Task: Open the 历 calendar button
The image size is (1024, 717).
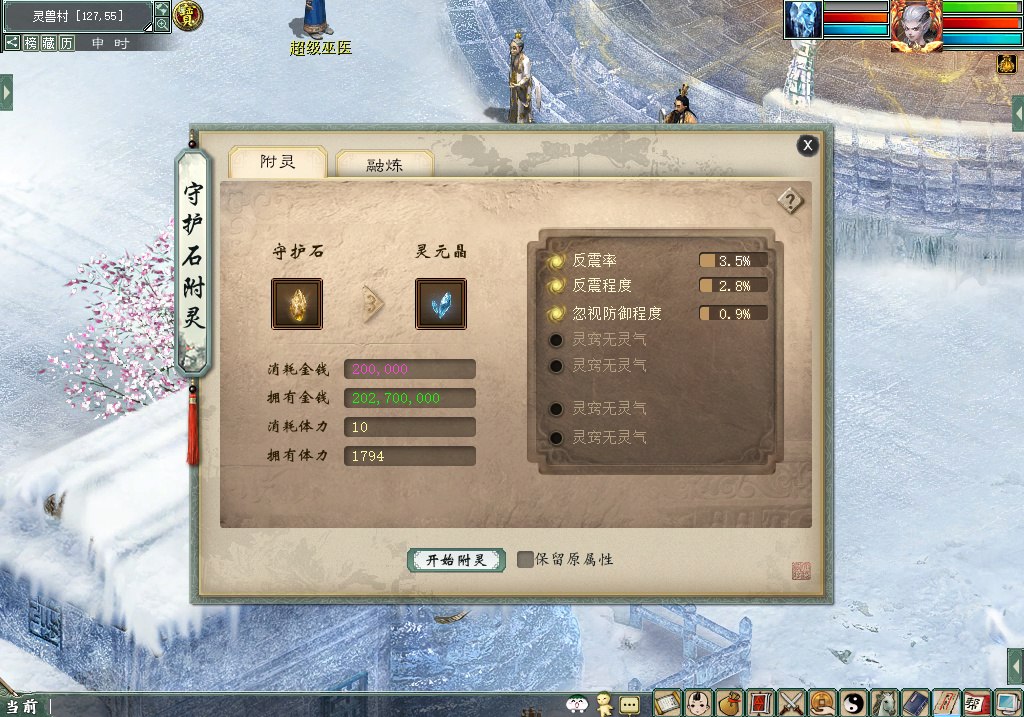Action: point(66,43)
